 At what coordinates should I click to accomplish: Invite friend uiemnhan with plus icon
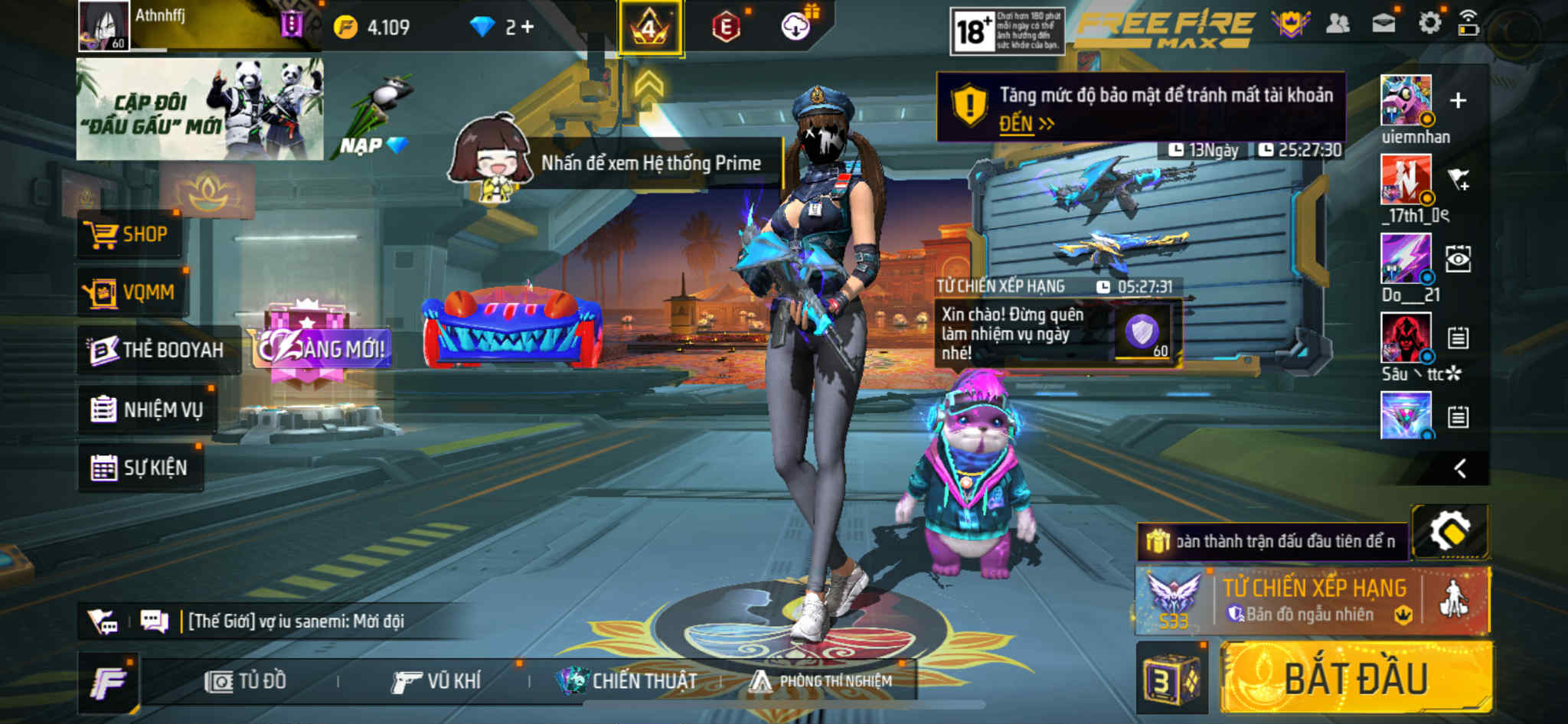[1458, 100]
